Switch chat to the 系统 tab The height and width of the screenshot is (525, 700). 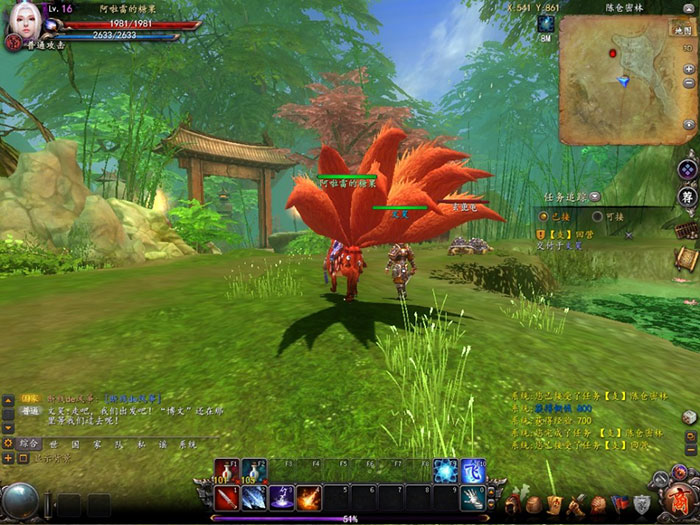click(187, 443)
